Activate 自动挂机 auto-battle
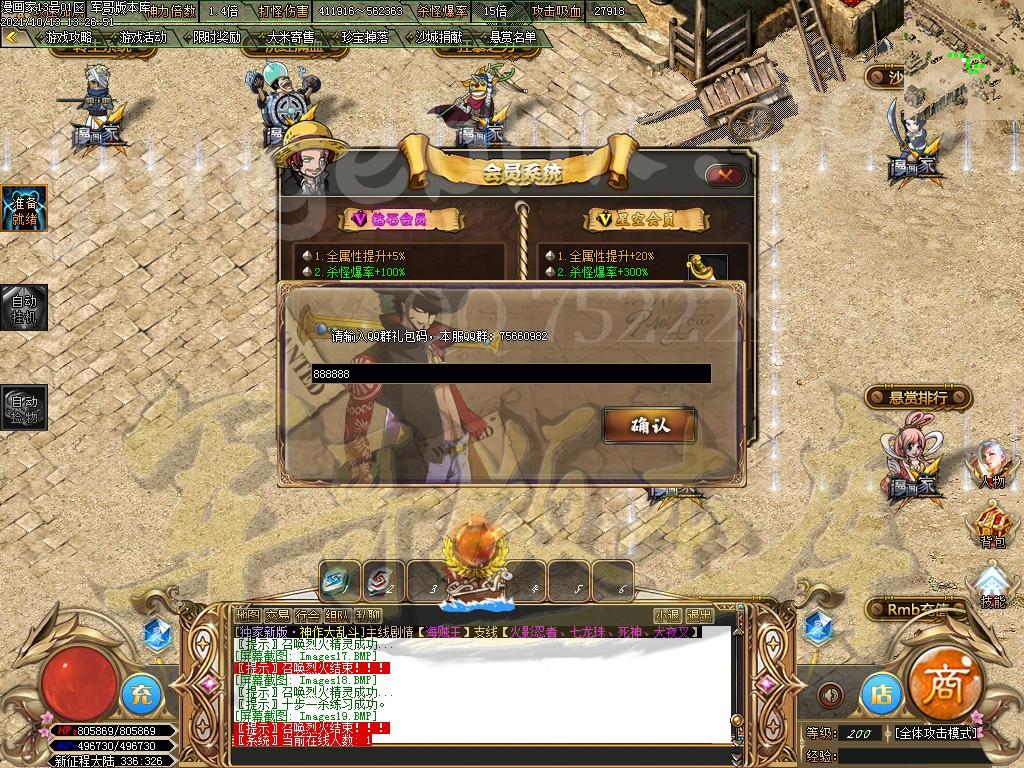The height and width of the screenshot is (768, 1024). click(24, 307)
